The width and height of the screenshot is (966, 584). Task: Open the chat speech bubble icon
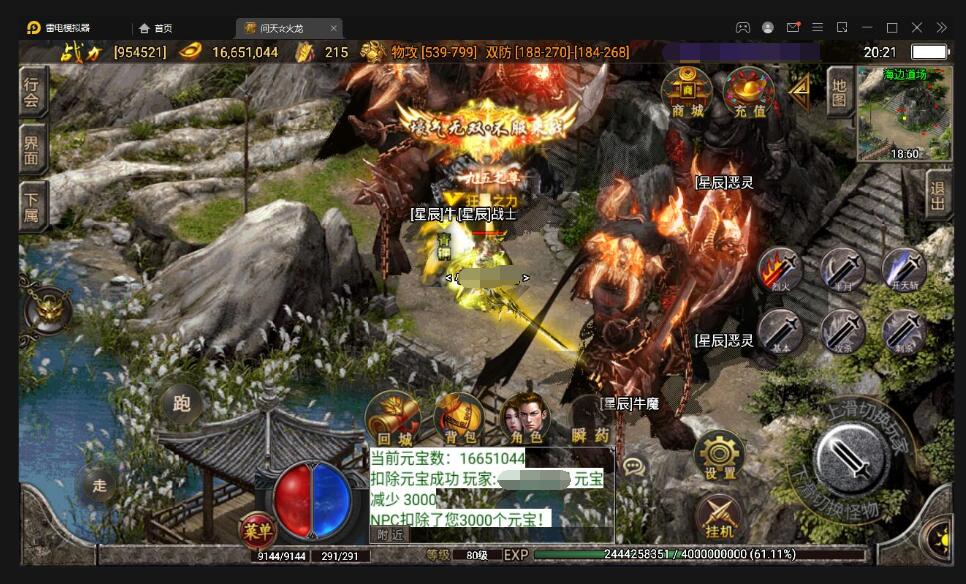(x=632, y=466)
